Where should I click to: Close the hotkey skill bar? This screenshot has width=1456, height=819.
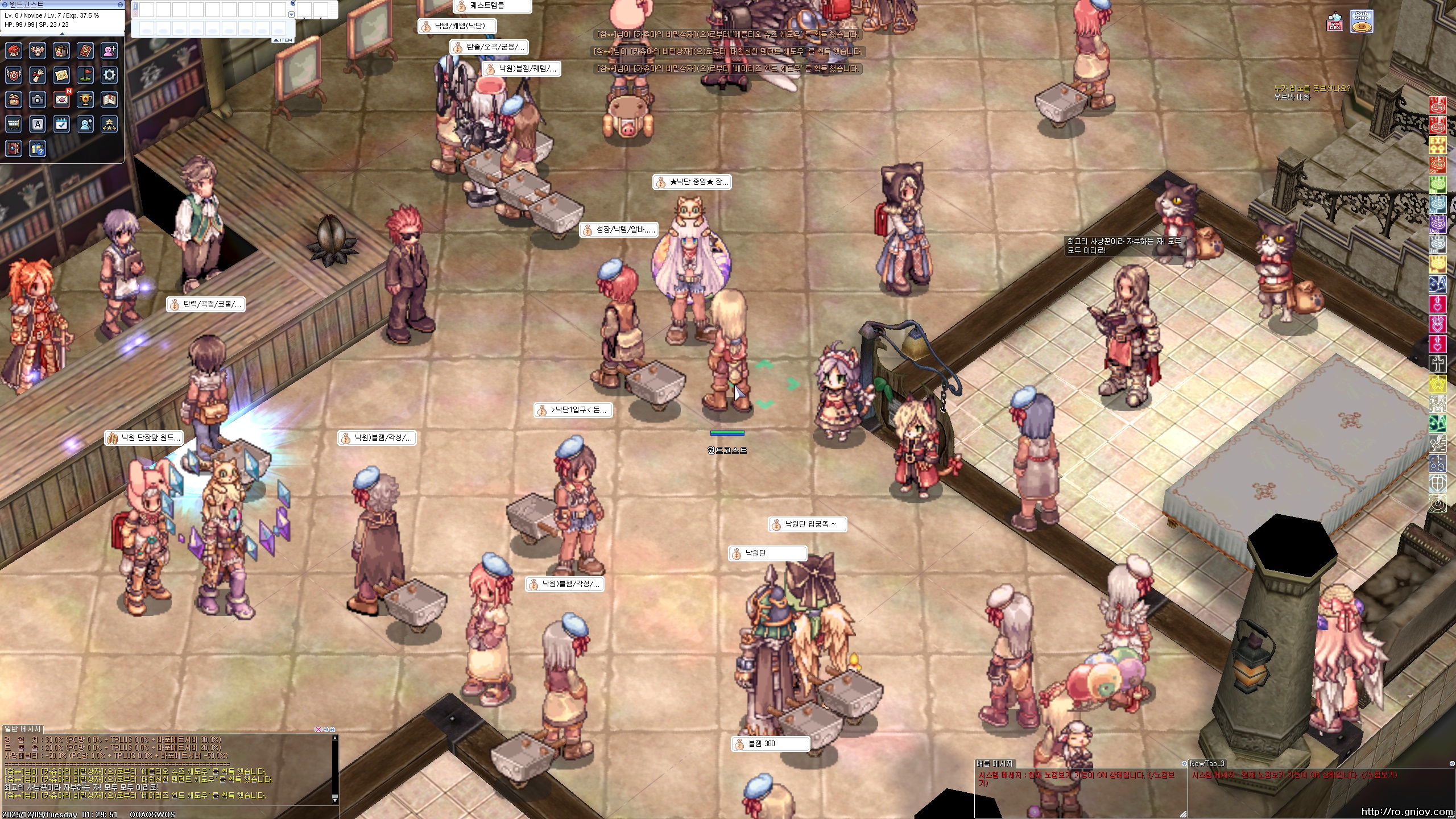(293, 3)
